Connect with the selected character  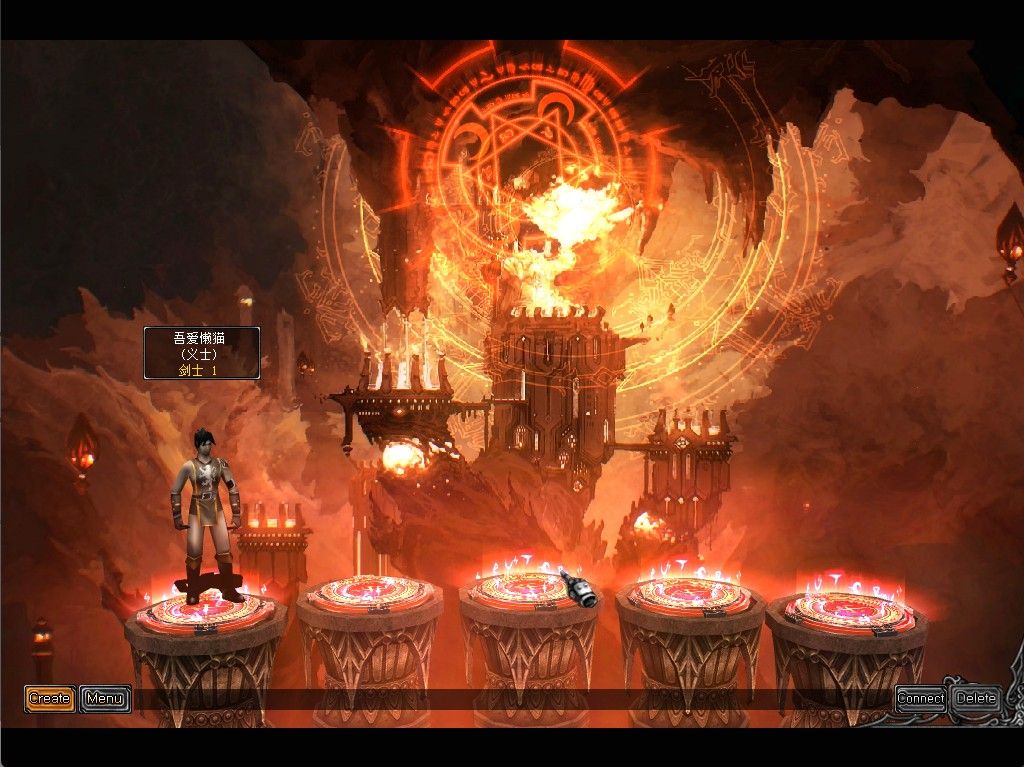coord(920,698)
